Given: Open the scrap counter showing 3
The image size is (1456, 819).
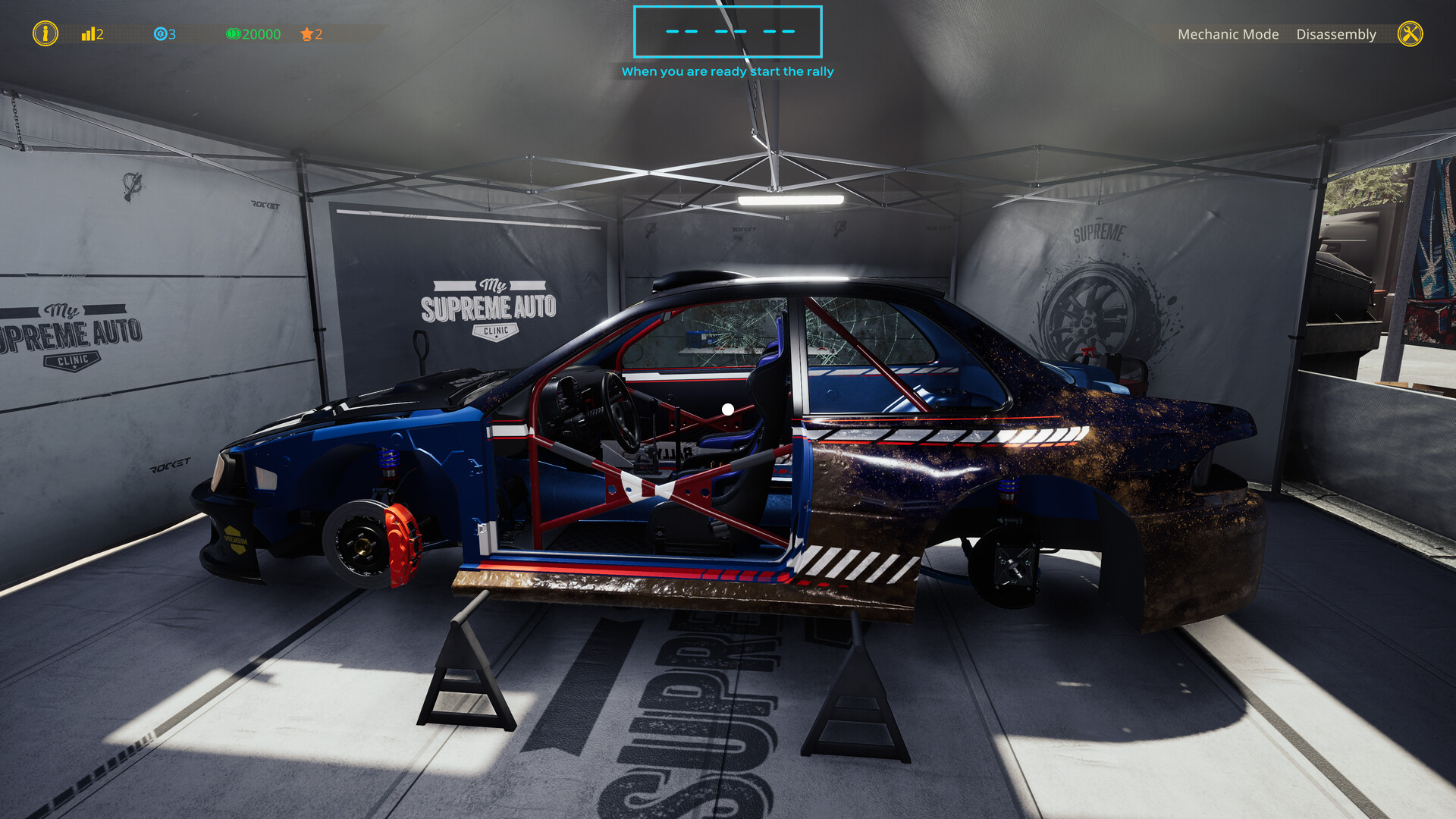Looking at the screenshot, I should coord(171,34).
